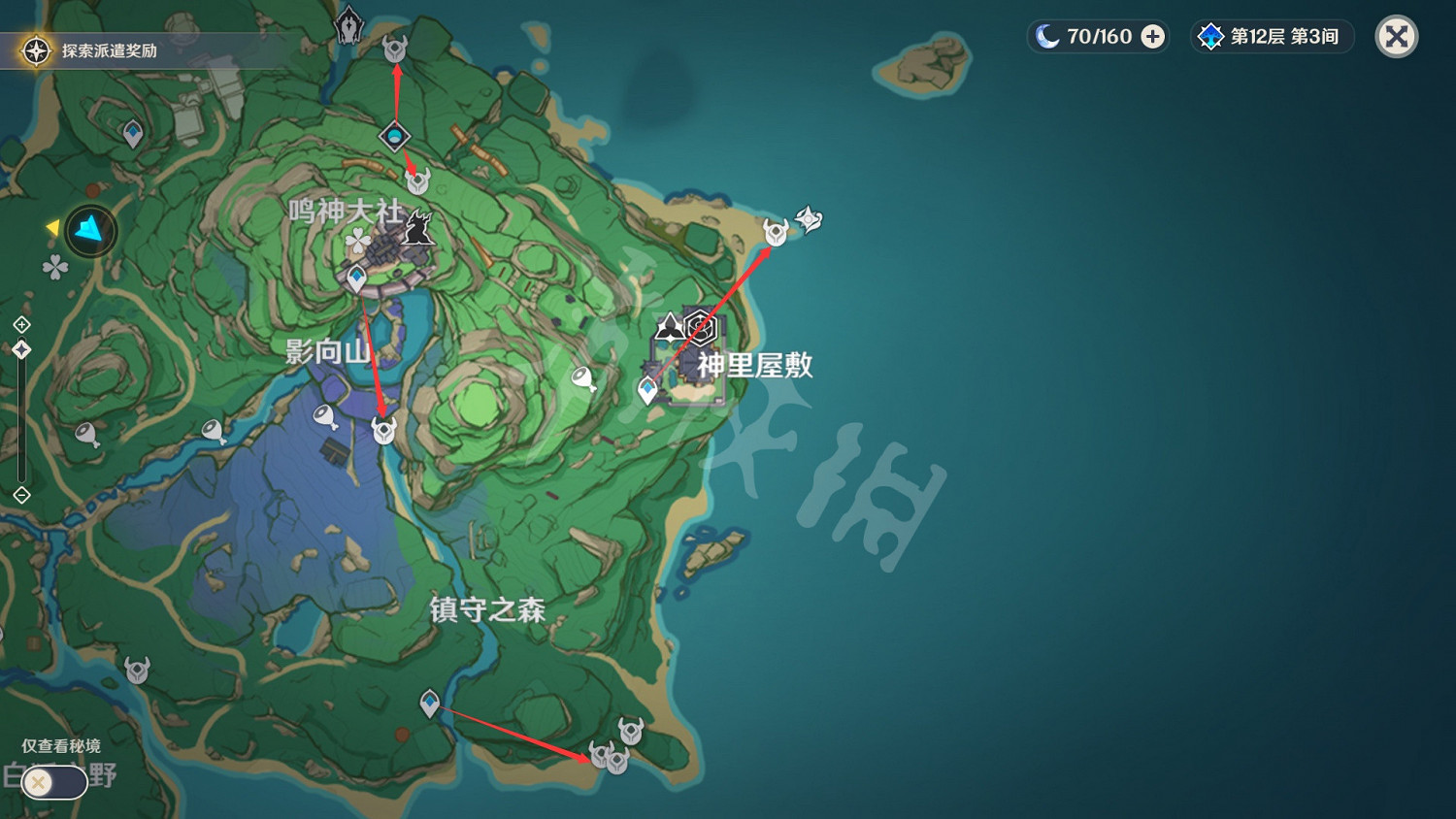Zoom out using the minus map control
This screenshot has height=819, width=1456.
point(21,496)
